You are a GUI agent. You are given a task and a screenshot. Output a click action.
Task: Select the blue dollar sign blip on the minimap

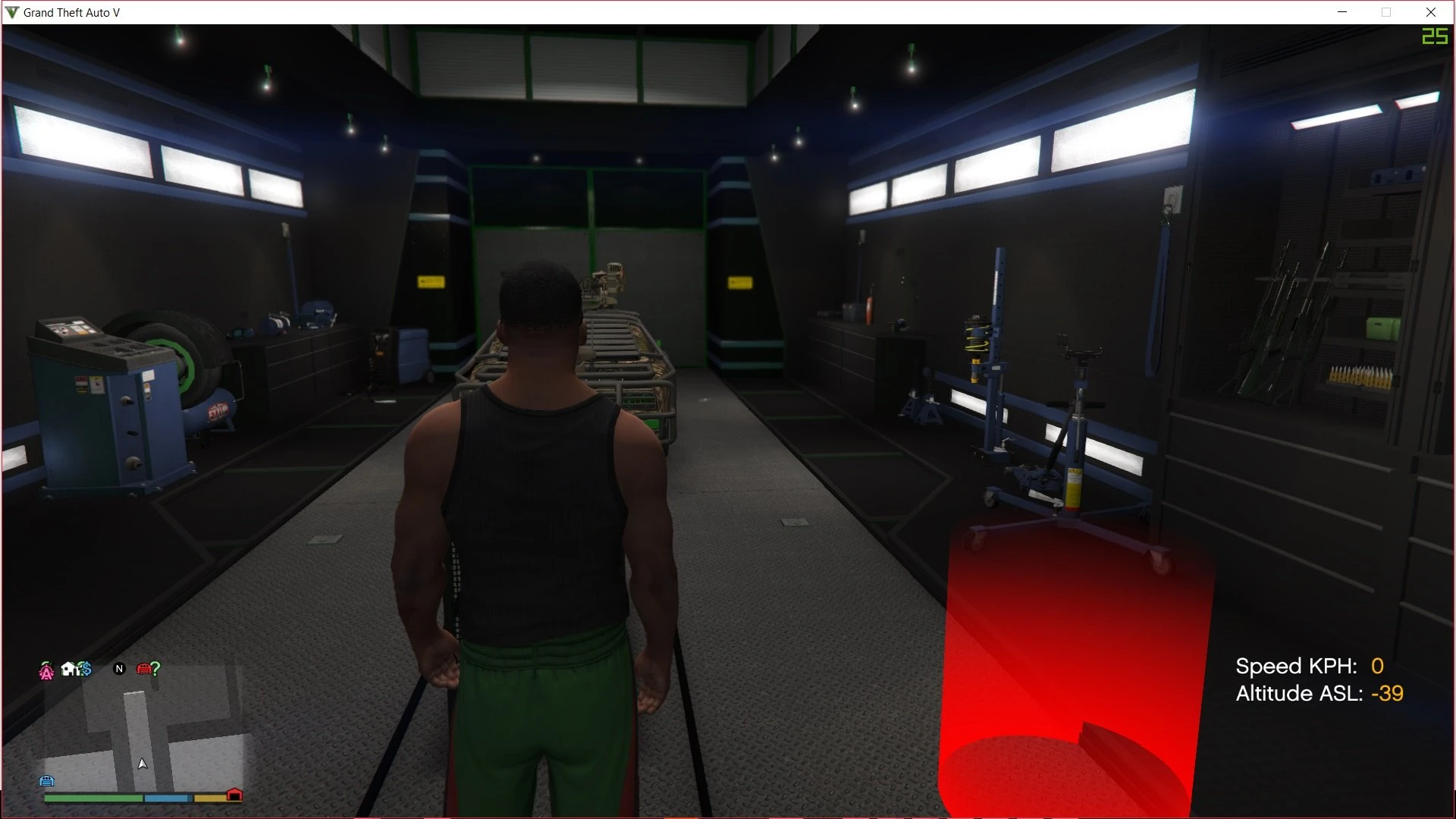tap(86, 670)
